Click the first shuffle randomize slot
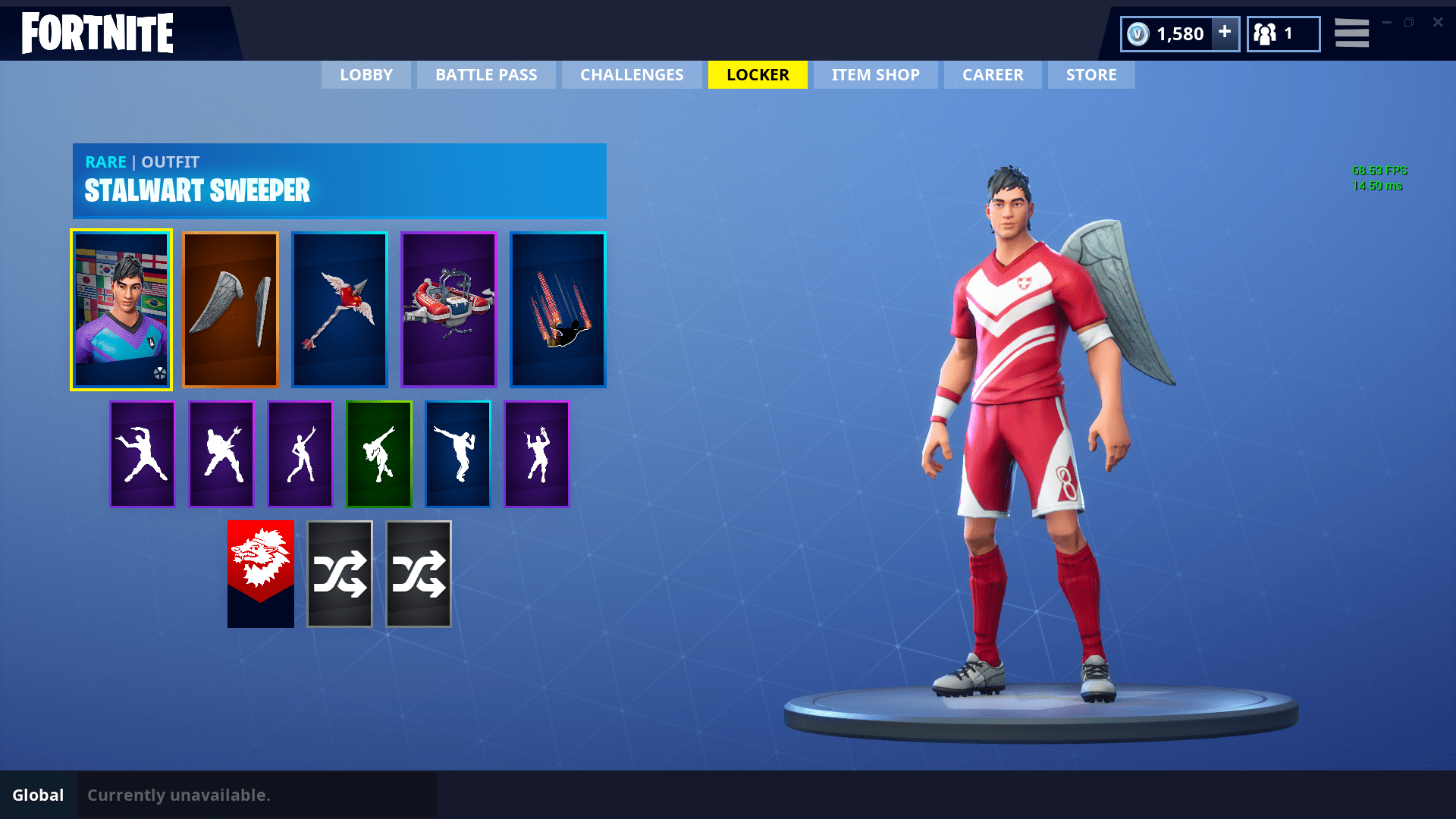Image resolution: width=1456 pixels, height=819 pixels. click(339, 573)
